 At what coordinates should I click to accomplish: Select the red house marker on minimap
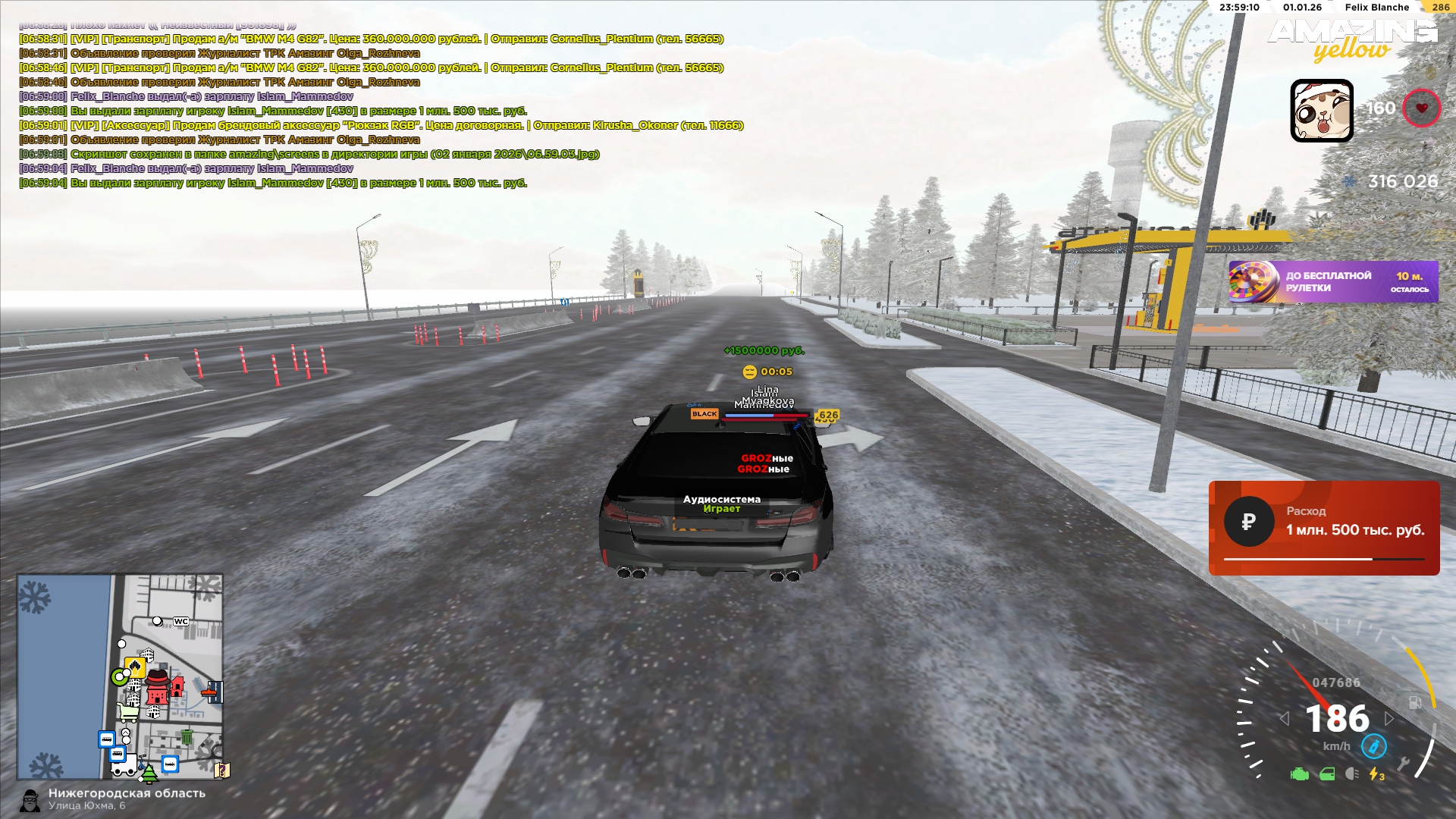[x=177, y=687]
